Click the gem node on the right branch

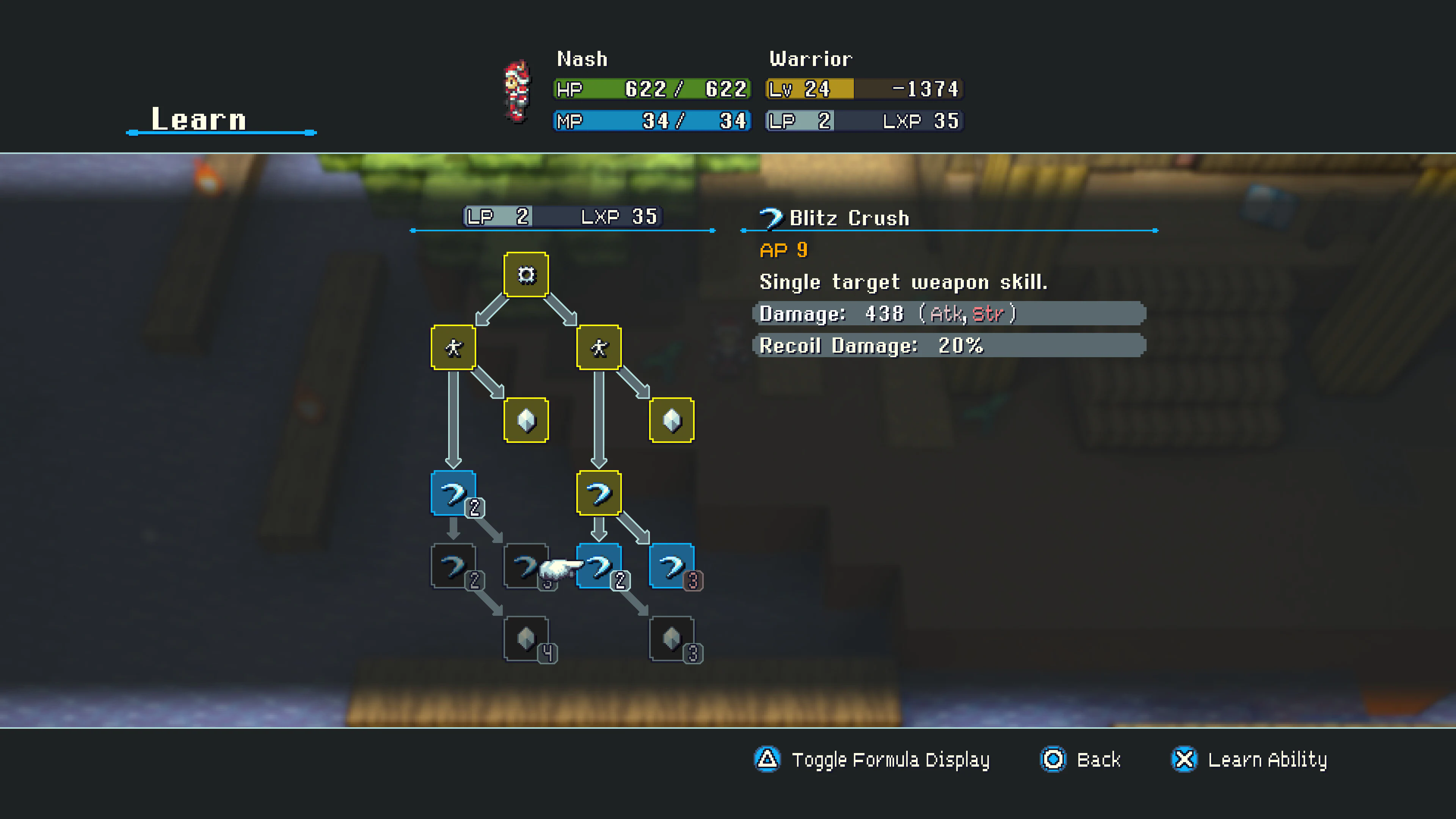pyautogui.click(x=671, y=421)
